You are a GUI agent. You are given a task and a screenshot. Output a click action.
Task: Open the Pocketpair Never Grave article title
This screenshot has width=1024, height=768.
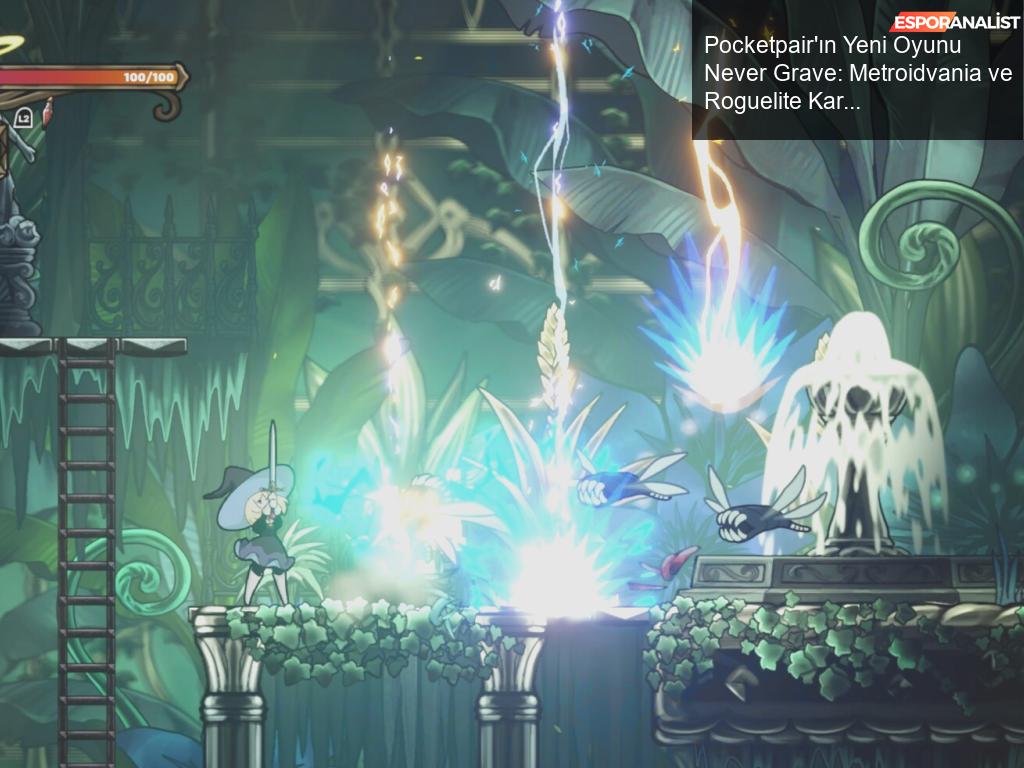pyautogui.click(x=857, y=73)
